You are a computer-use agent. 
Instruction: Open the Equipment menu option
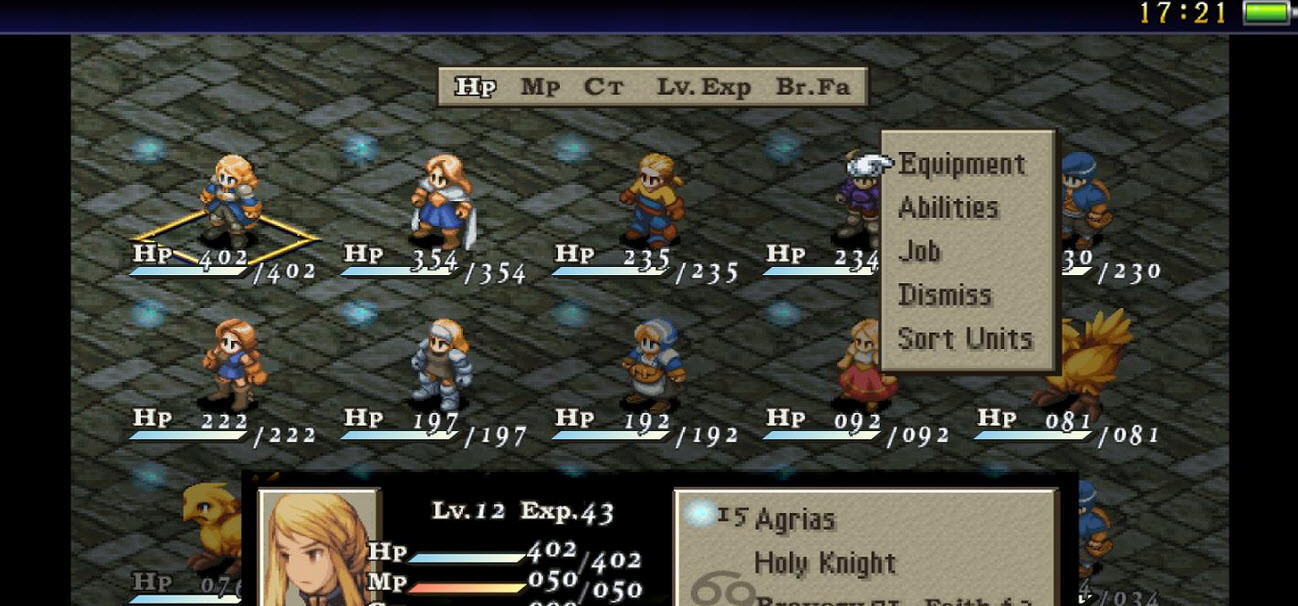point(961,165)
